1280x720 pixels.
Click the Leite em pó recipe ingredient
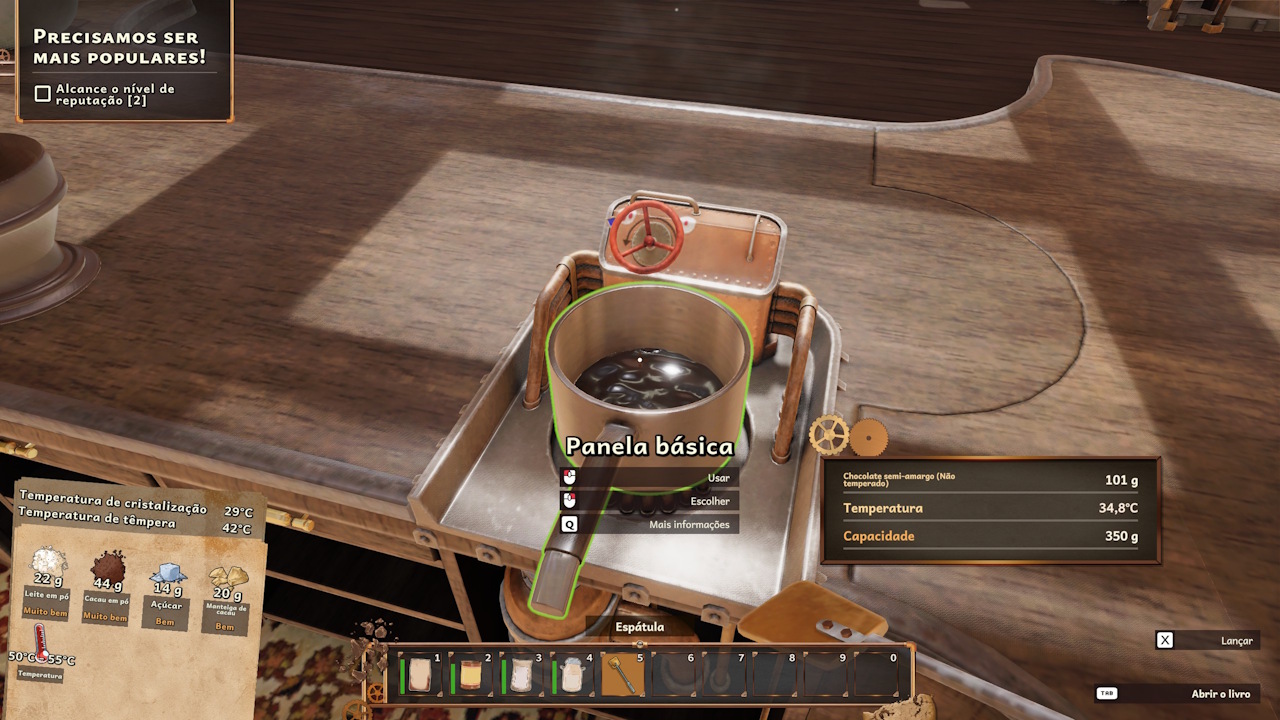(x=48, y=563)
